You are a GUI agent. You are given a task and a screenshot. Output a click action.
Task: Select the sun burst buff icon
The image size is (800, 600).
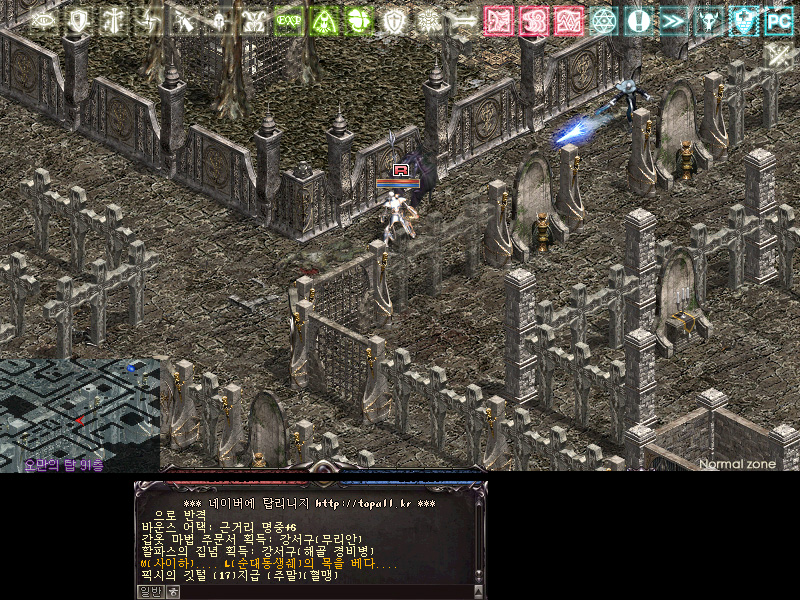429,20
